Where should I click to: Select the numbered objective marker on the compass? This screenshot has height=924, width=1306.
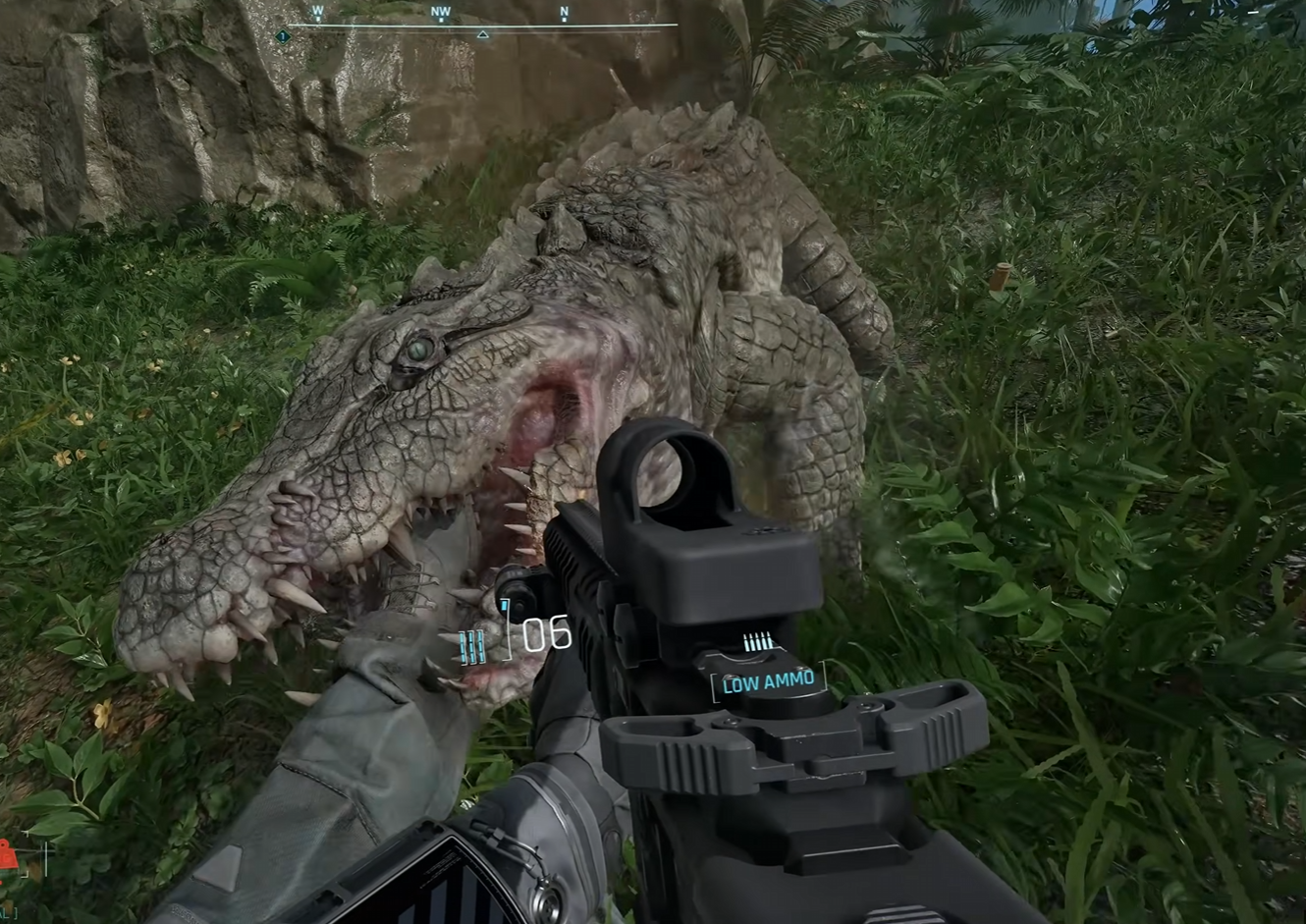283,36
